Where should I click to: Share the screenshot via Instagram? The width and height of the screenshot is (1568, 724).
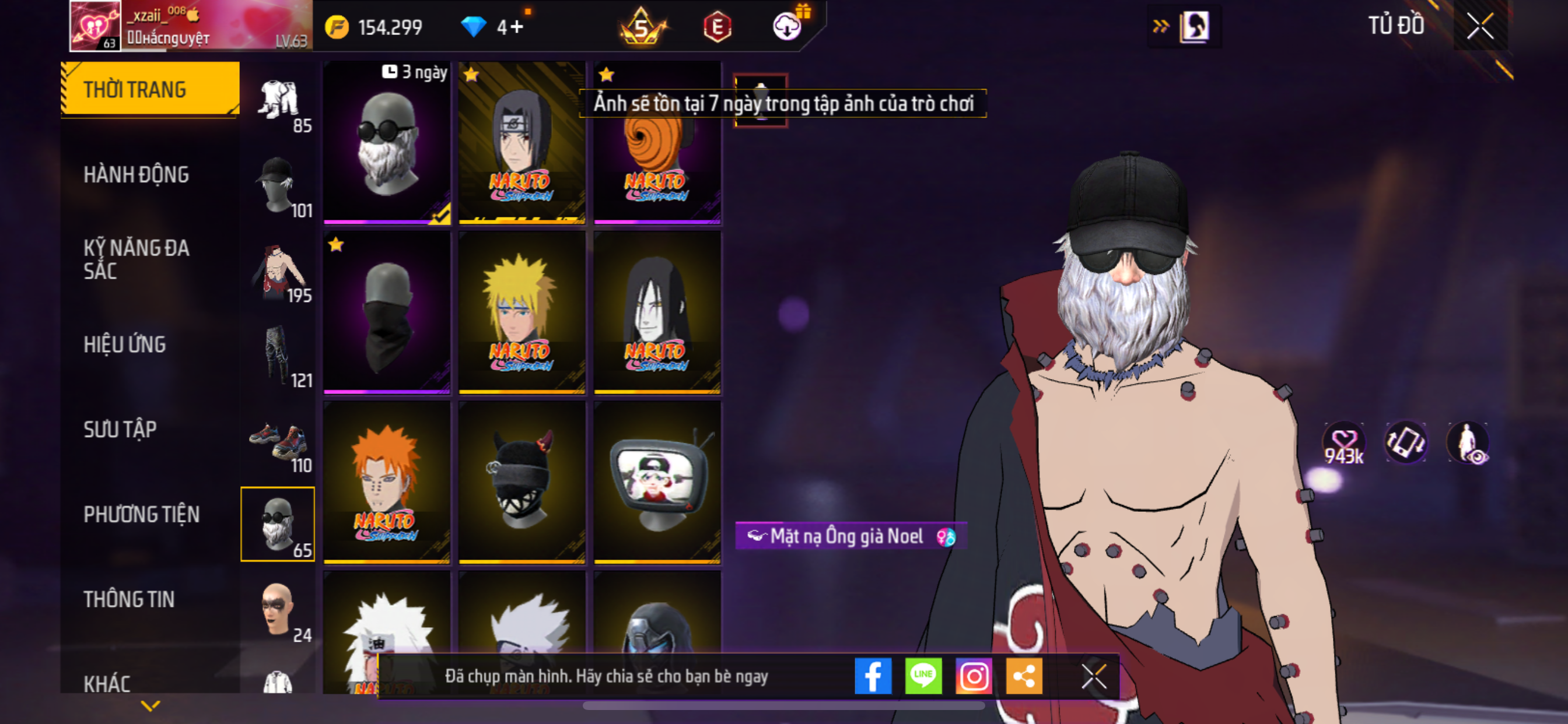[x=974, y=676]
